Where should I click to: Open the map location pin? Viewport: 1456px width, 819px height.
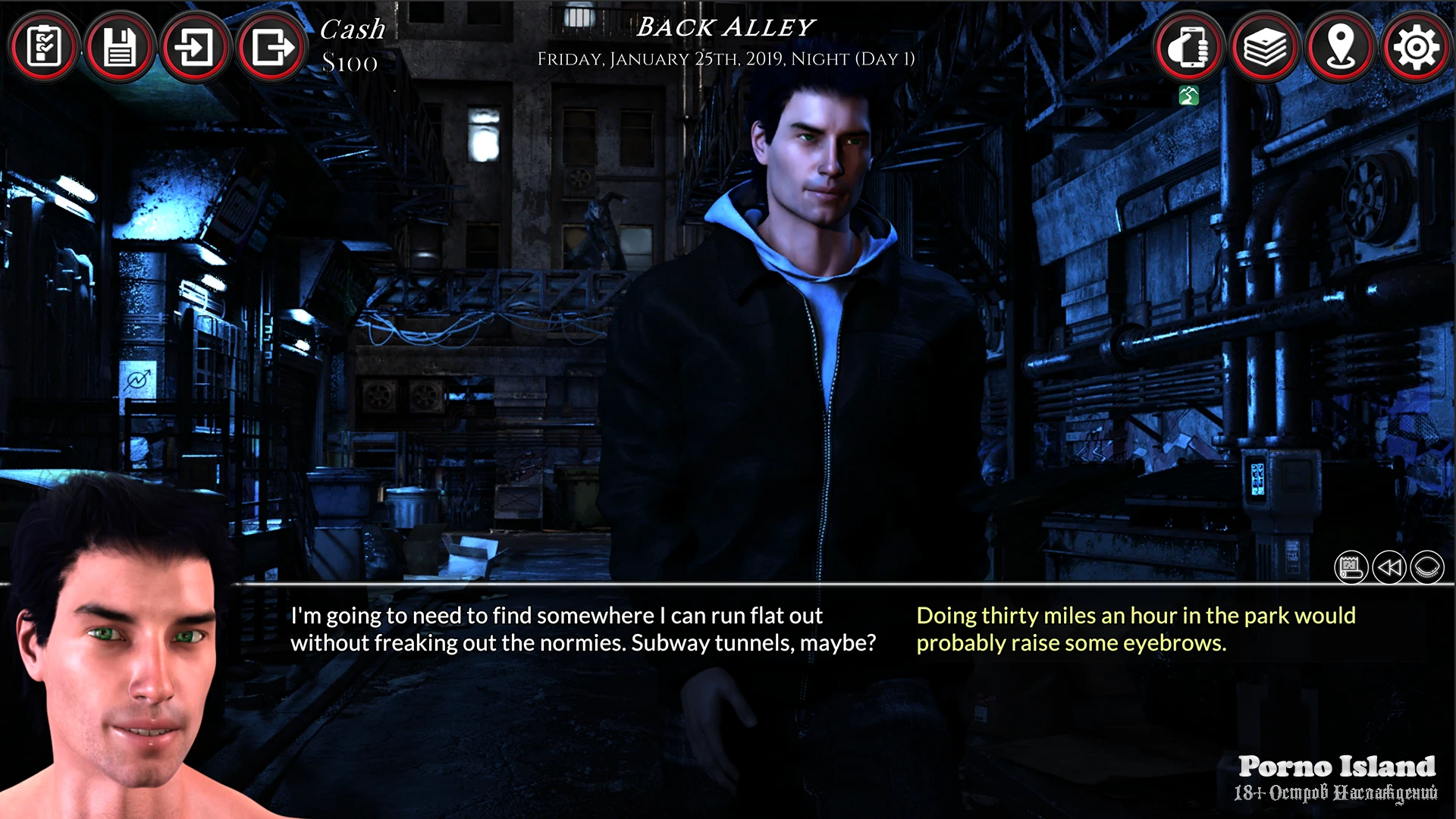[x=1341, y=48]
